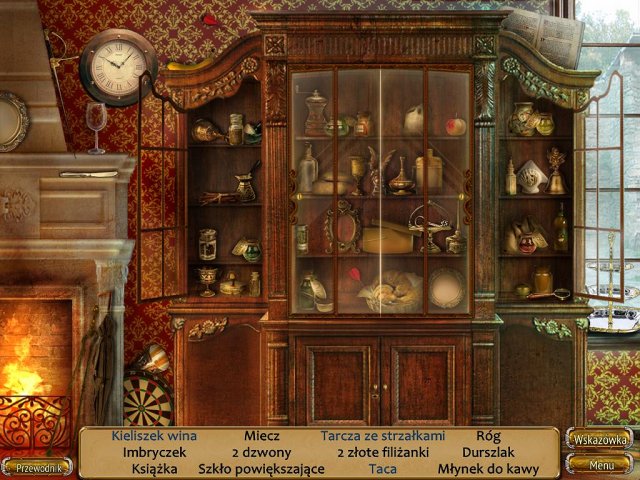The width and height of the screenshot is (640, 480).
Task: Open the Przewodnik guide
Action: [36, 466]
